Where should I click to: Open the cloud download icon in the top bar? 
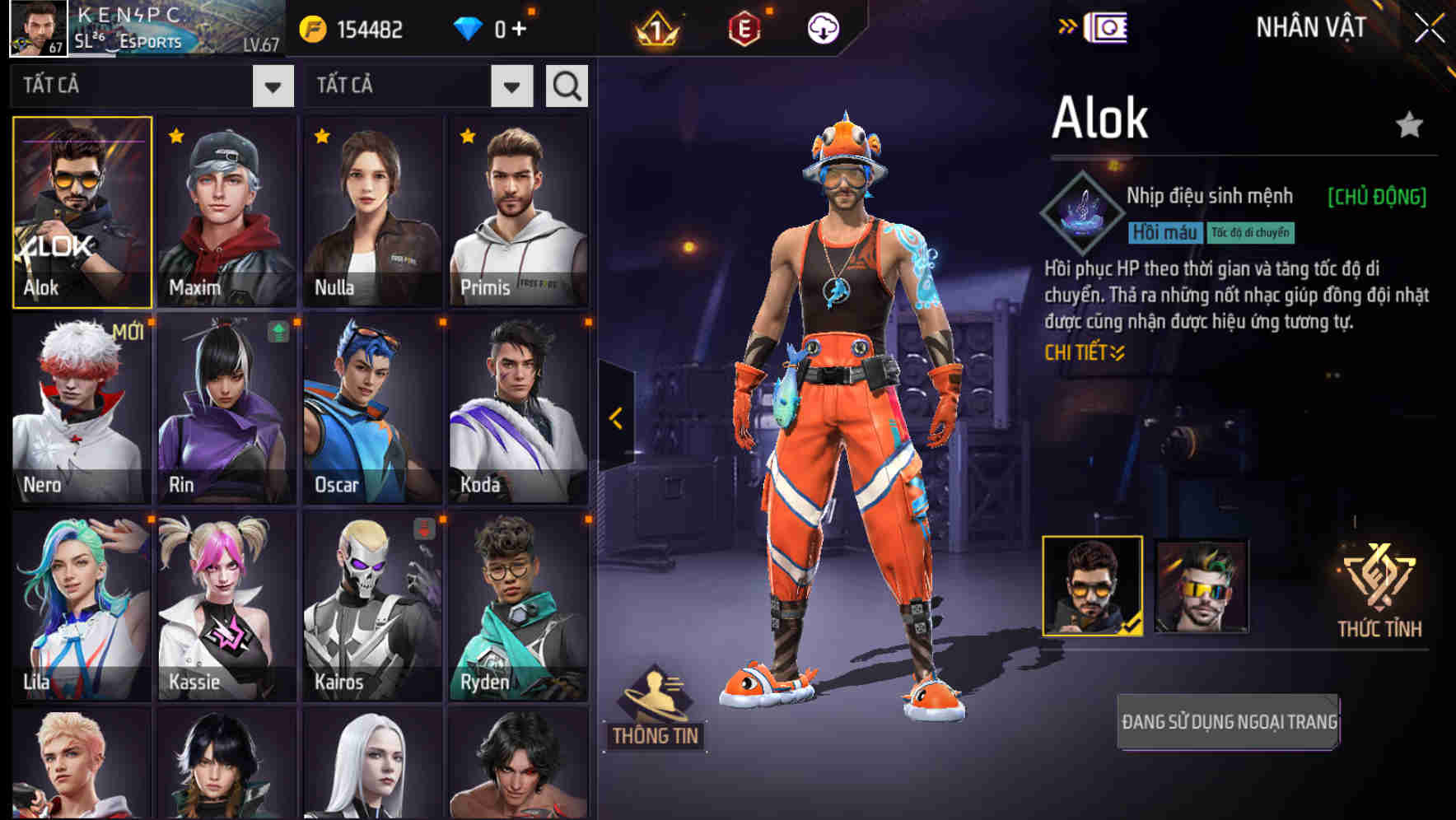point(824,28)
